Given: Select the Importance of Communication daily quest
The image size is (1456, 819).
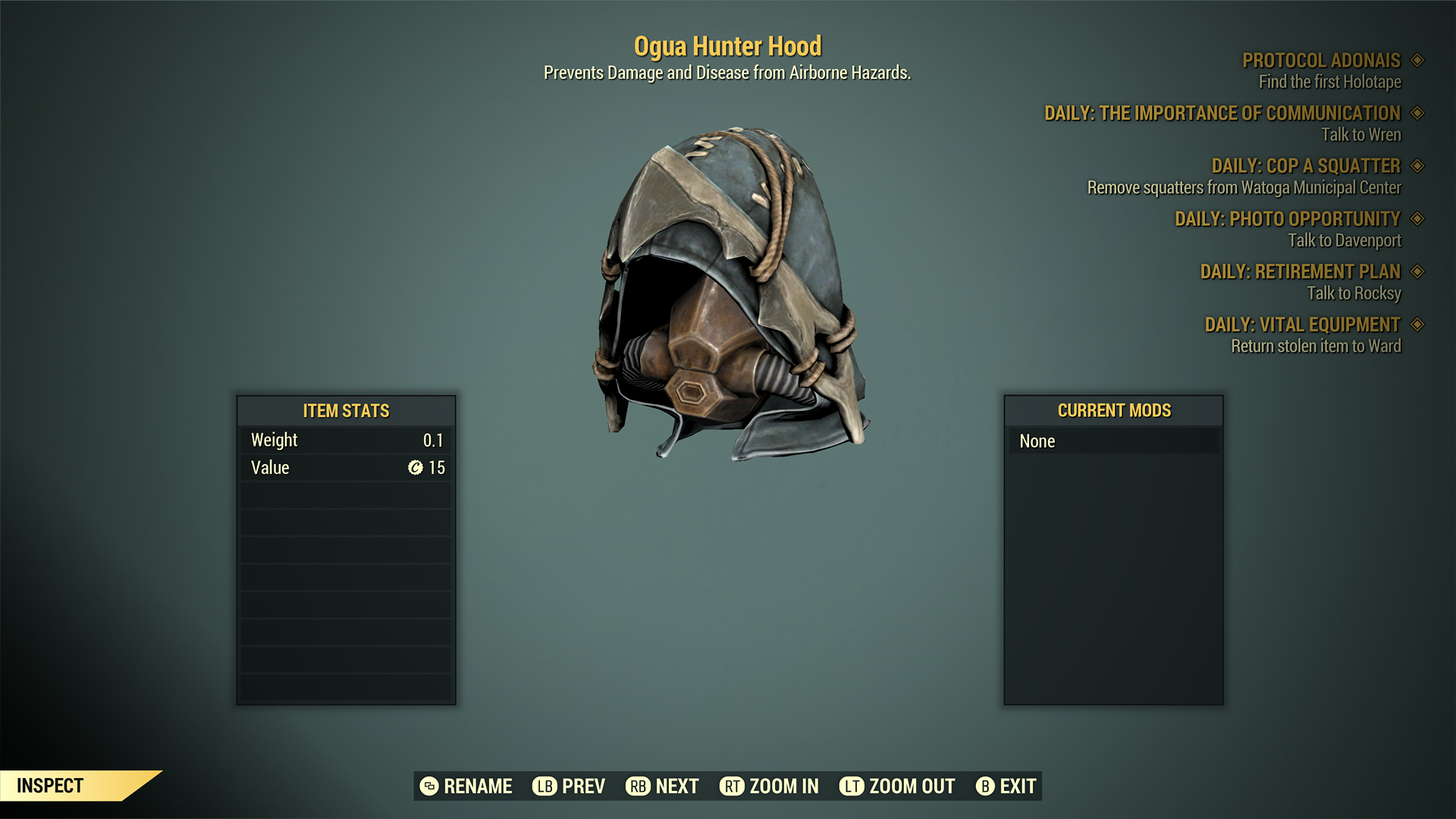Looking at the screenshot, I should point(1222,114).
